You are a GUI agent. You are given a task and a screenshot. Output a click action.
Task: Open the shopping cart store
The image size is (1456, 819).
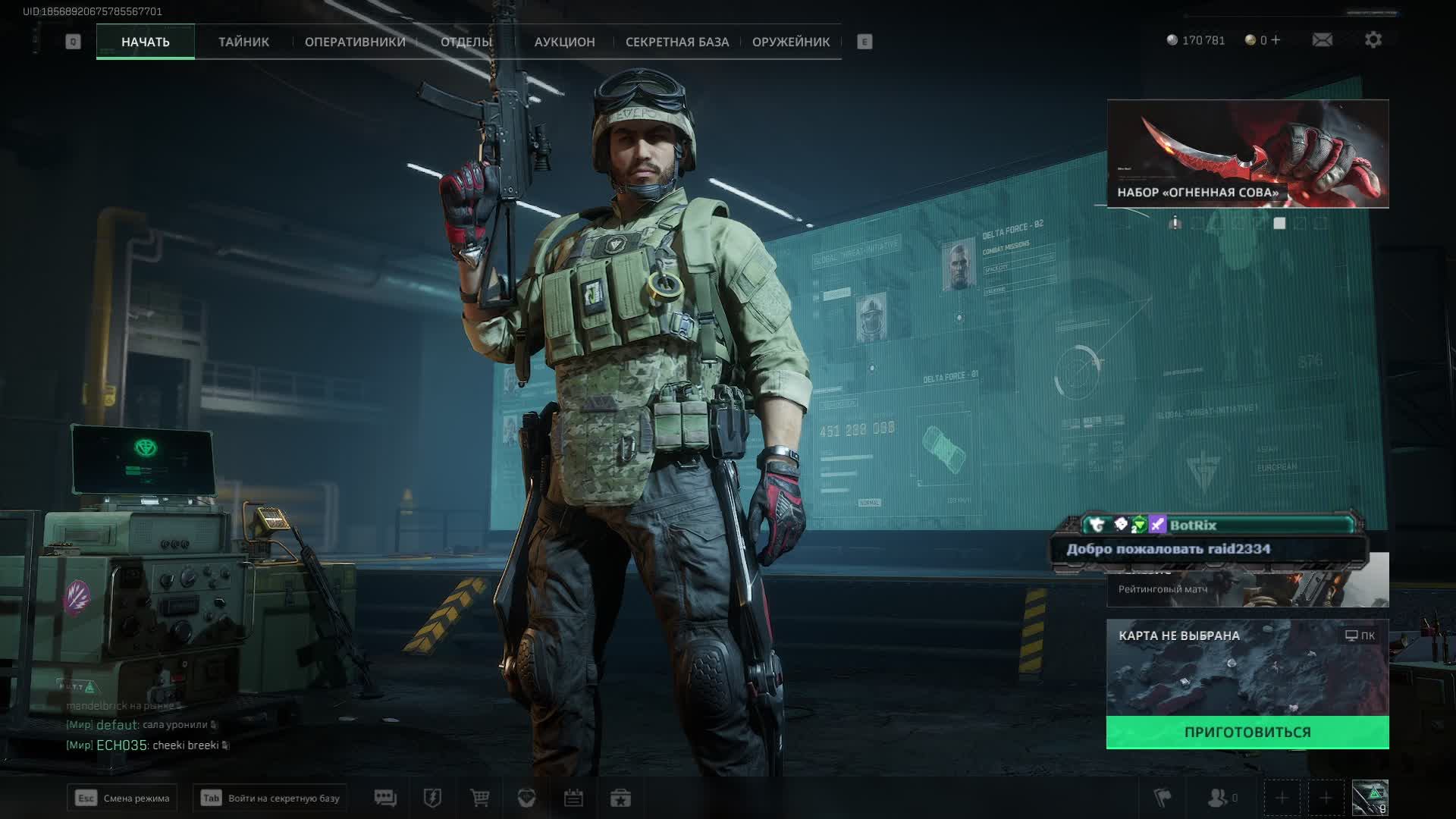479,798
